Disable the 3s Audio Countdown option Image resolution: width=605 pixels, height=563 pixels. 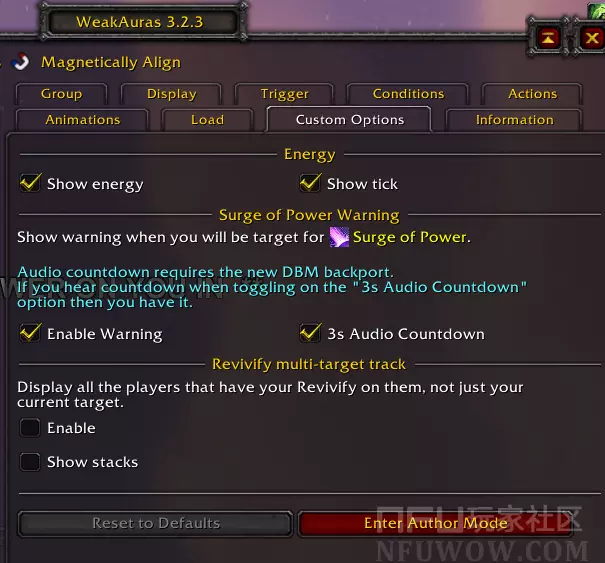[310, 333]
